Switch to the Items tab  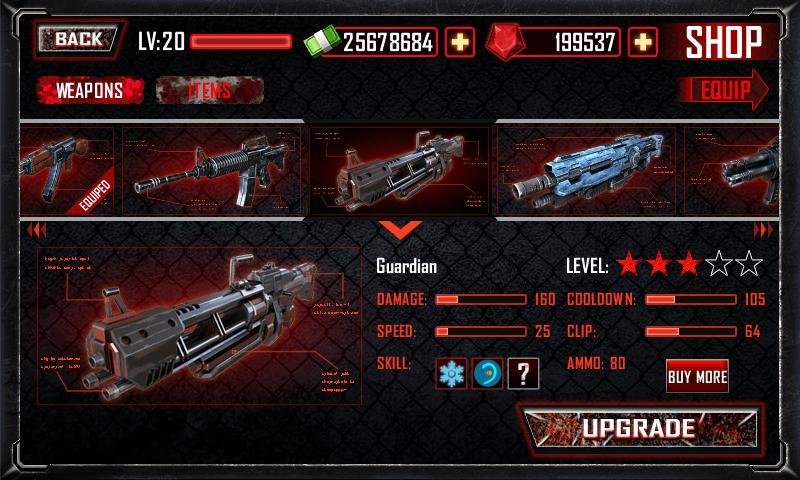tap(209, 91)
